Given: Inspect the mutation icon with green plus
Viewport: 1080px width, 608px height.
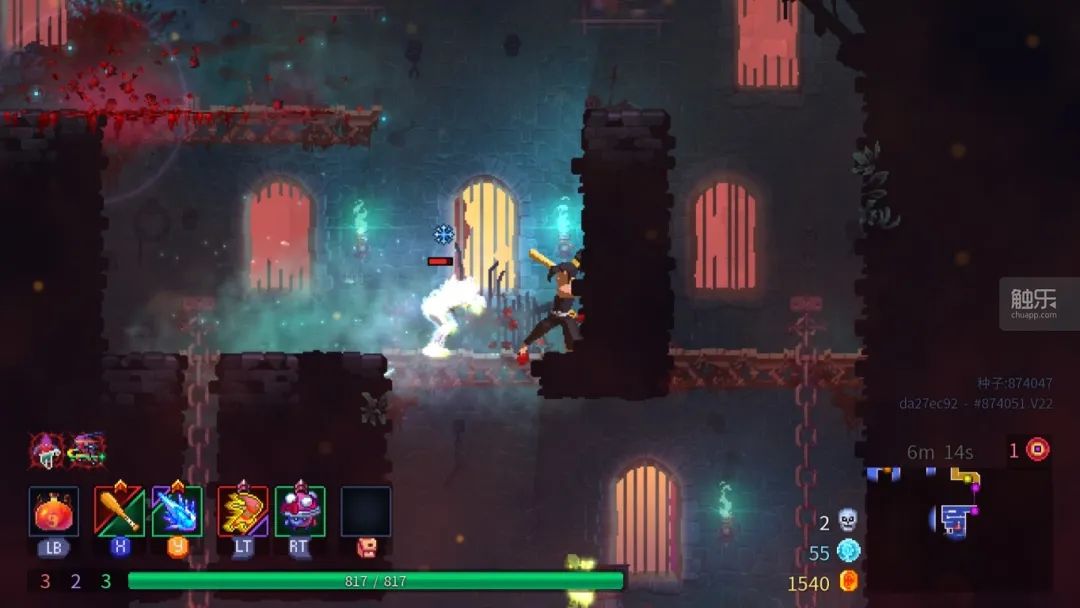Looking at the screenshot, I should click(87, 449).
